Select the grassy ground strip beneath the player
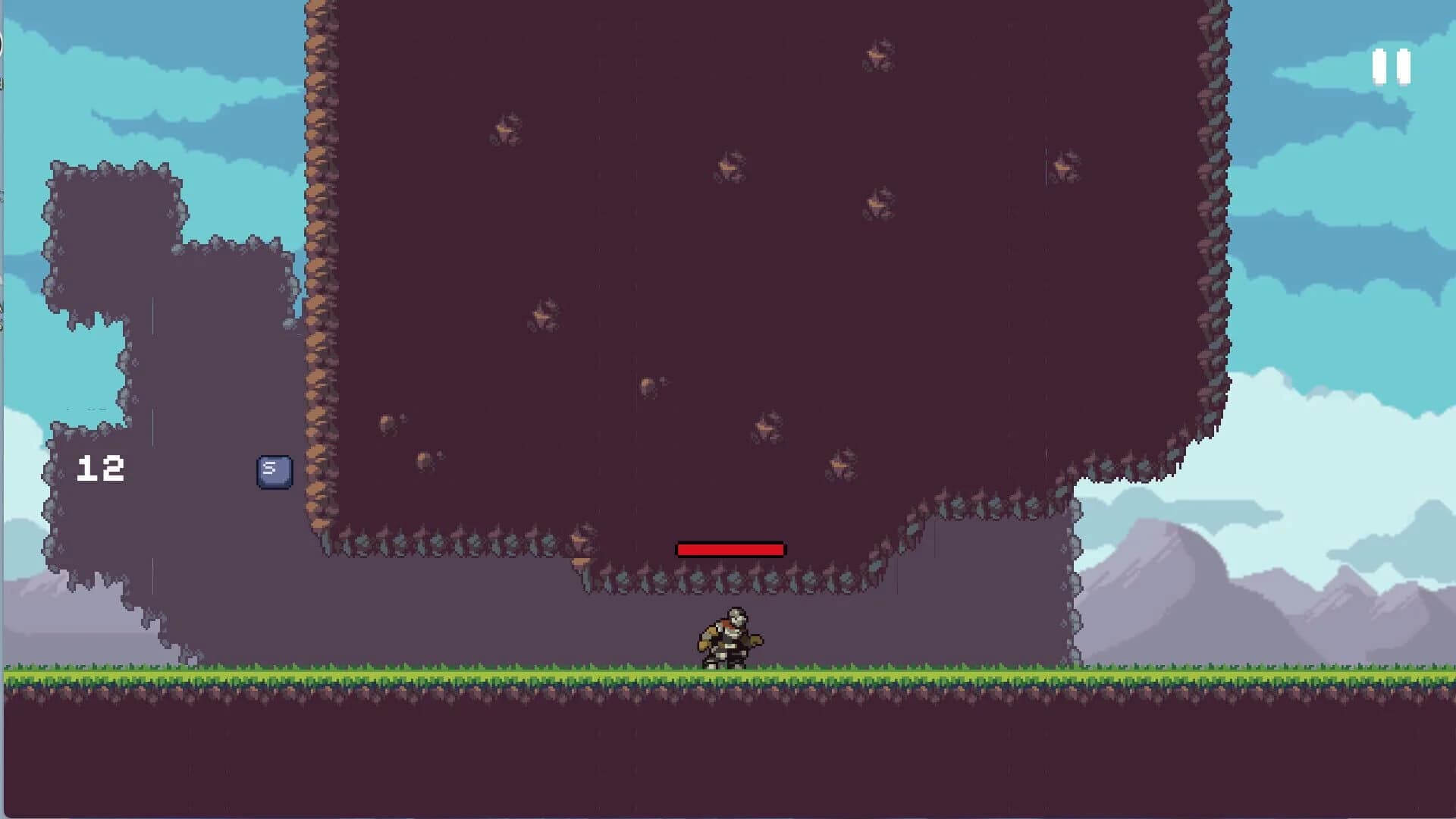 [x=728, y=676]
